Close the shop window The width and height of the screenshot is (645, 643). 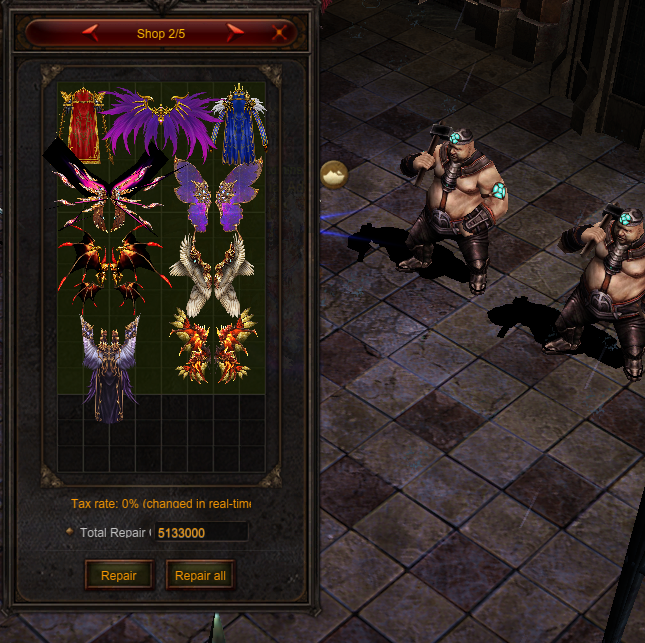pyautogui.click(x=281, y=33)
